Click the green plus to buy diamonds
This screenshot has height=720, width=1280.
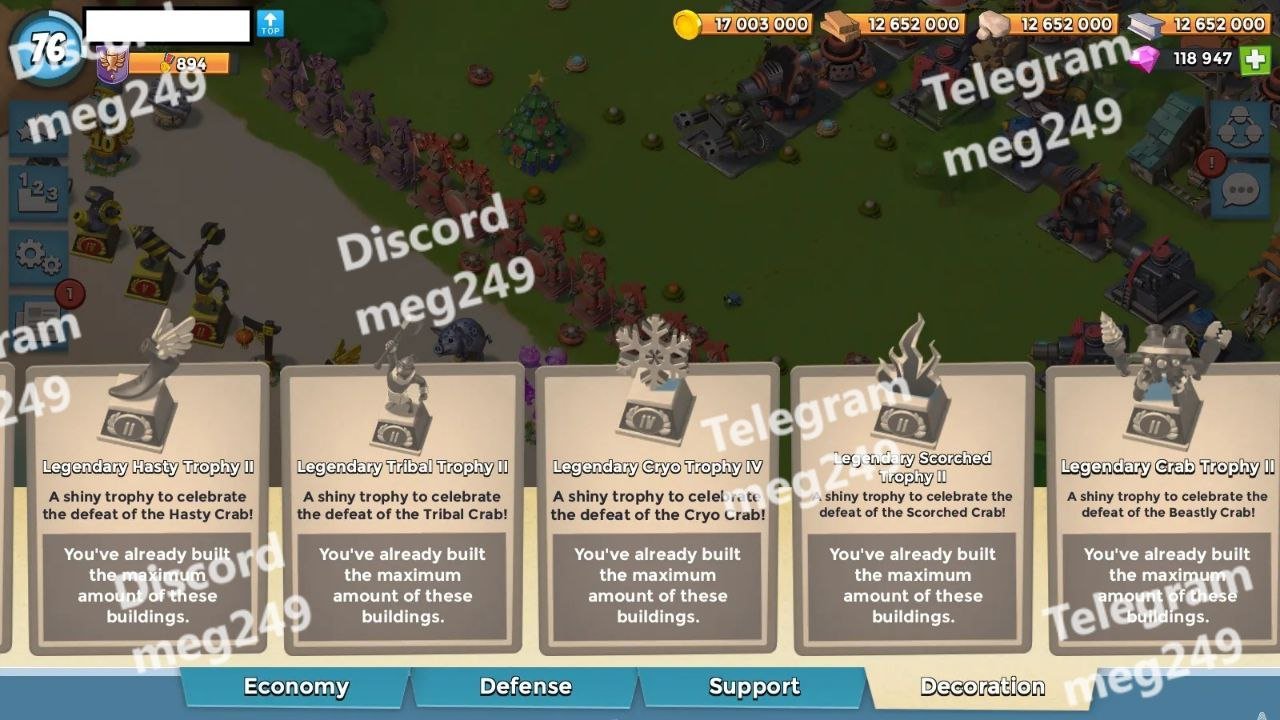point(1255,59)
